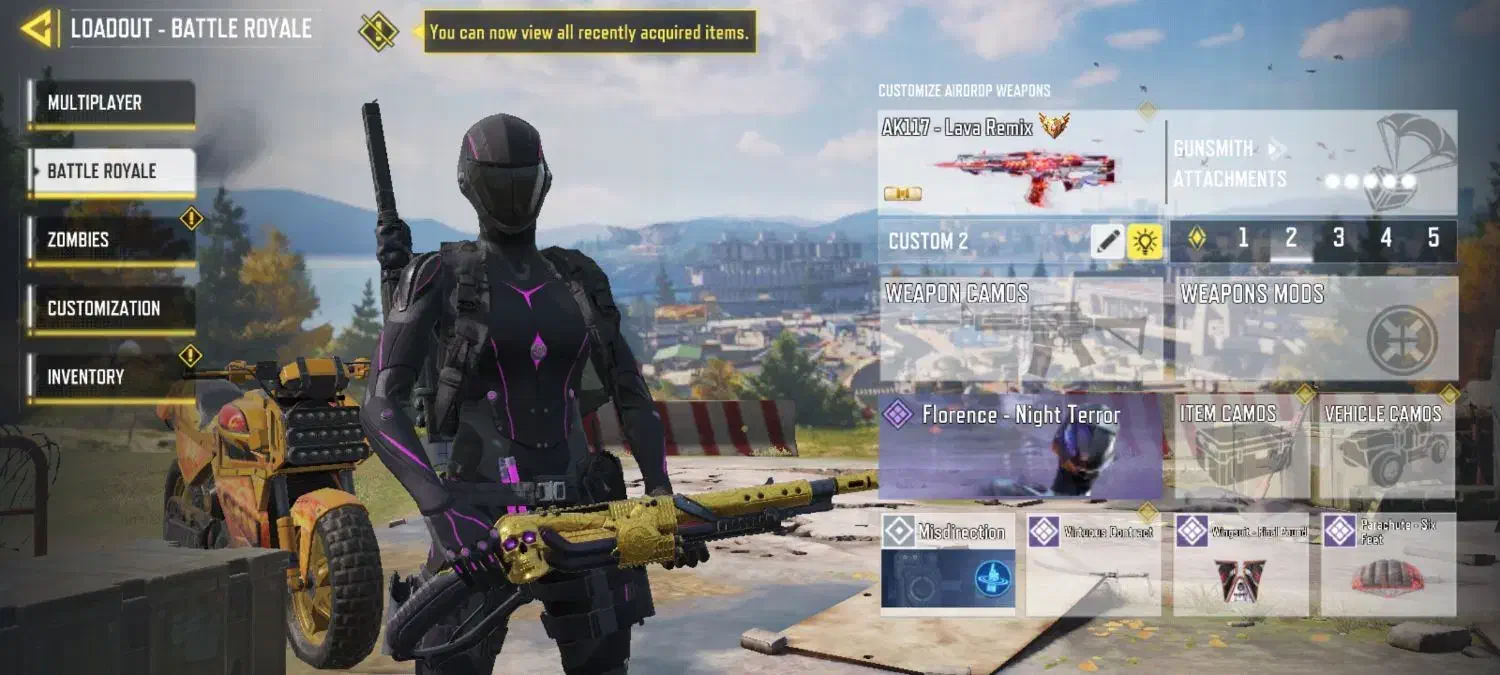Click the yellow lightbulb button
Screen dimensions: 1500x675
(x=1144, y=241)
